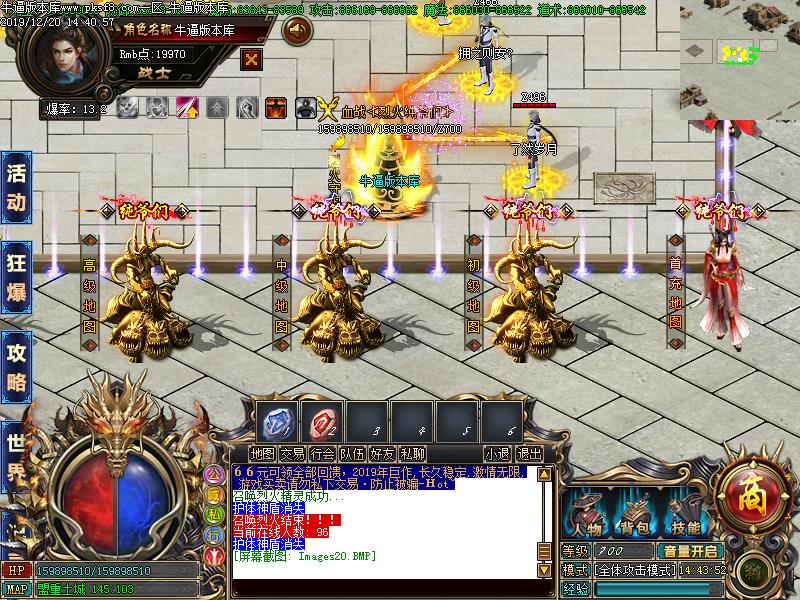
Task: Open the 行会 guild button
Action: point(322,454)
